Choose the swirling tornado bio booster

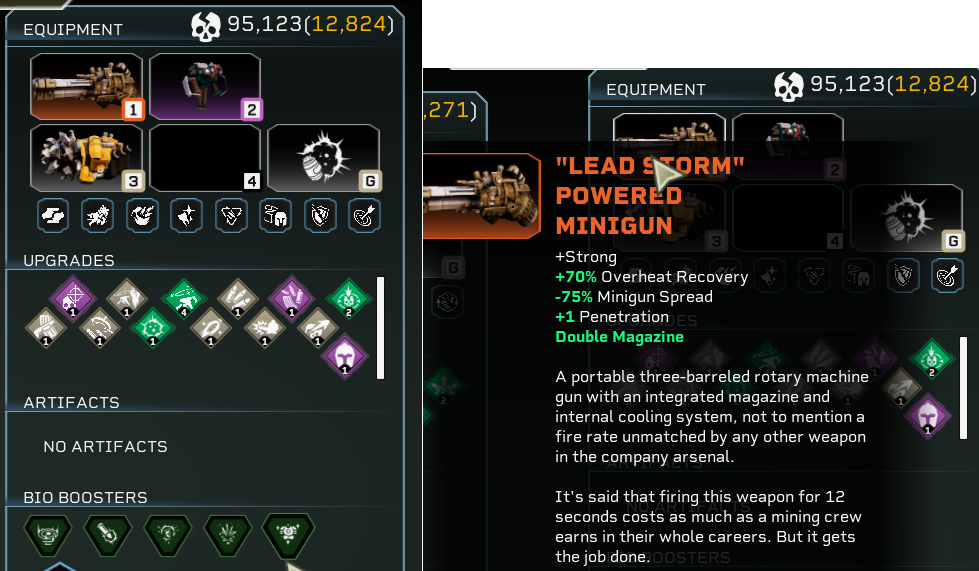pos(47,534)
